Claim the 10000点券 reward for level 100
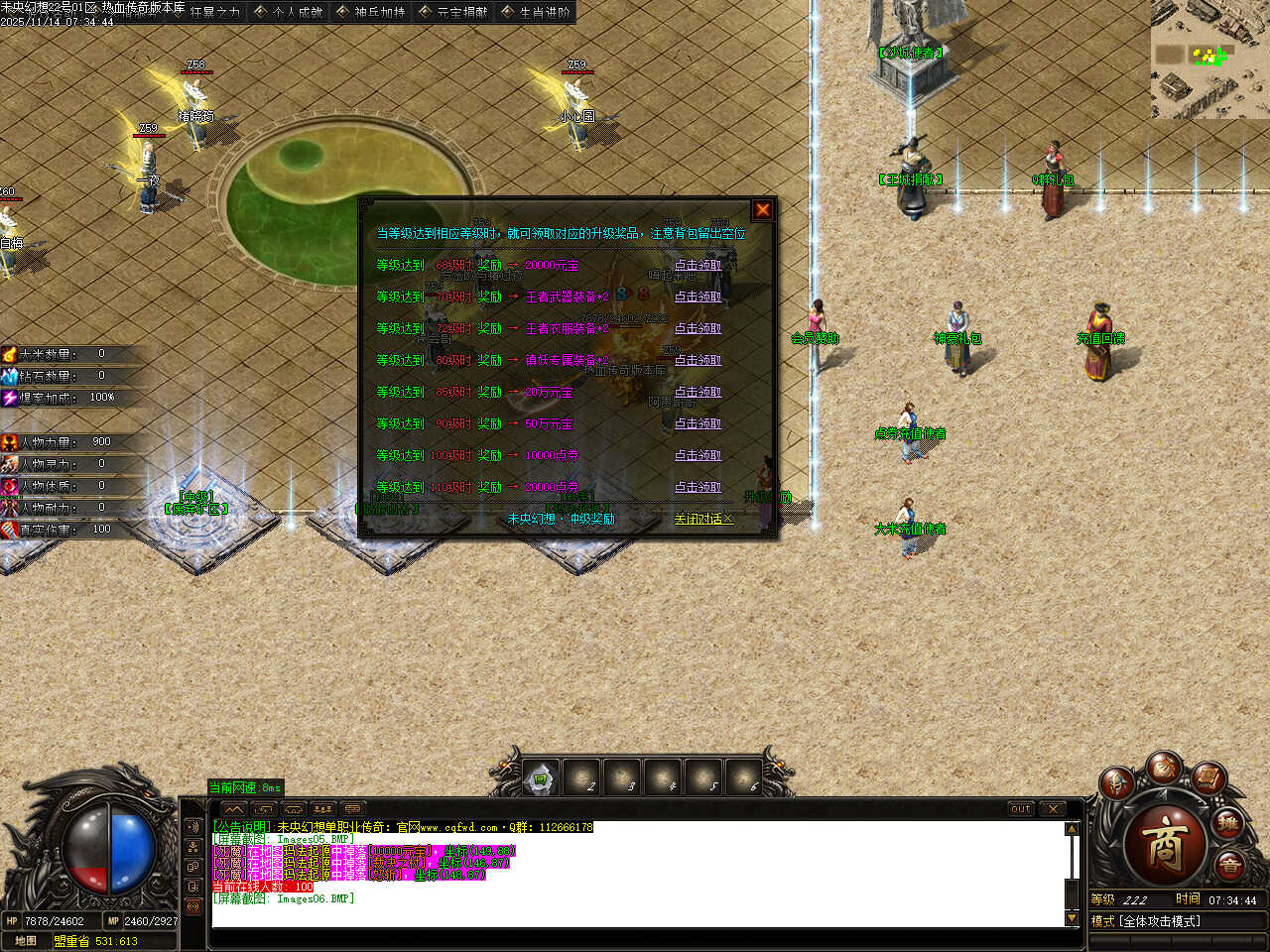The width and height of the screenshot is (1270, 952). (x=698, y=455)
